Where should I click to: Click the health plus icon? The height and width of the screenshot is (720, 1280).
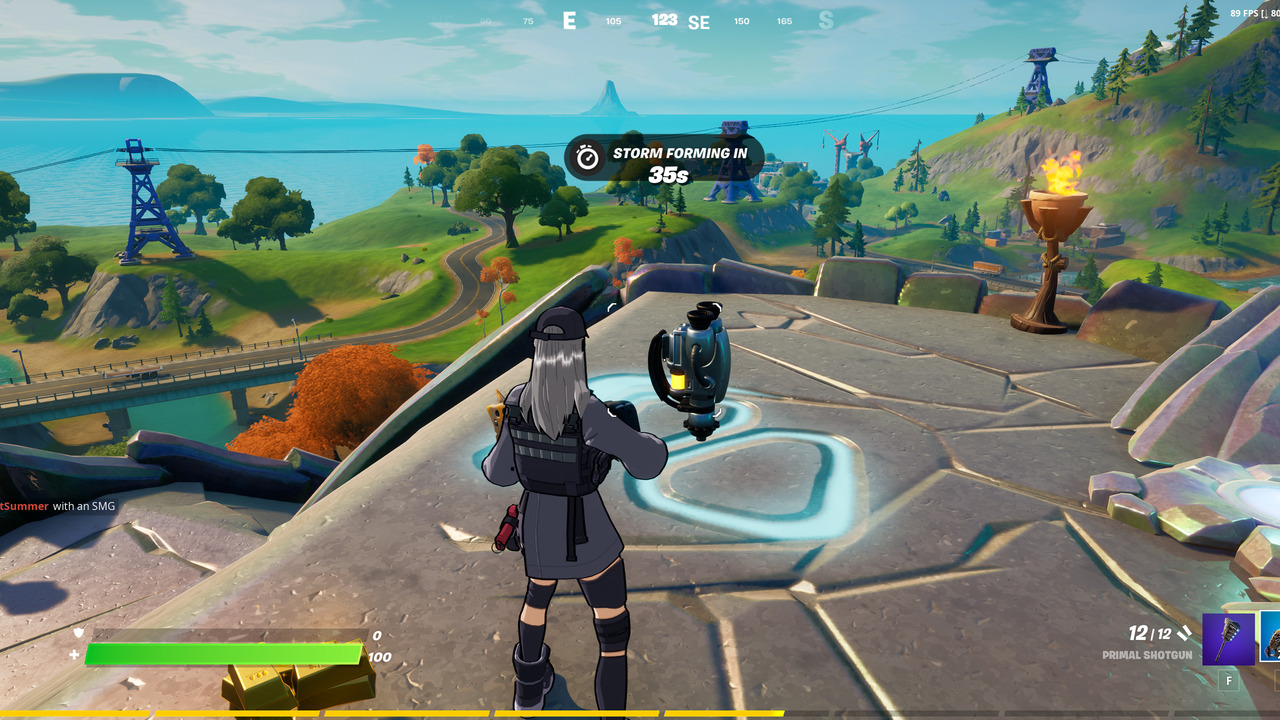click(73, 654)
